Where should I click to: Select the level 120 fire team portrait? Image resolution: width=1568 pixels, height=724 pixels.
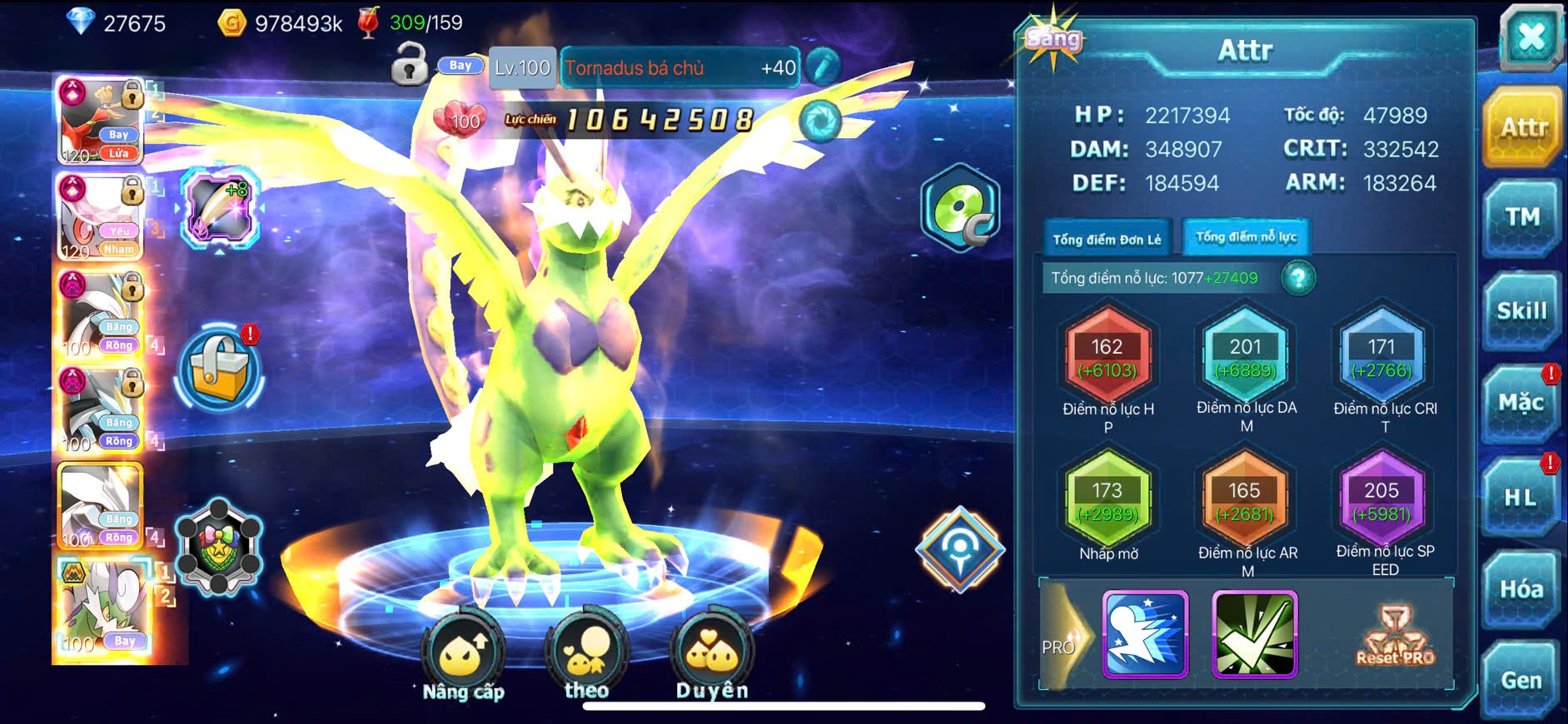click(99, 121)
